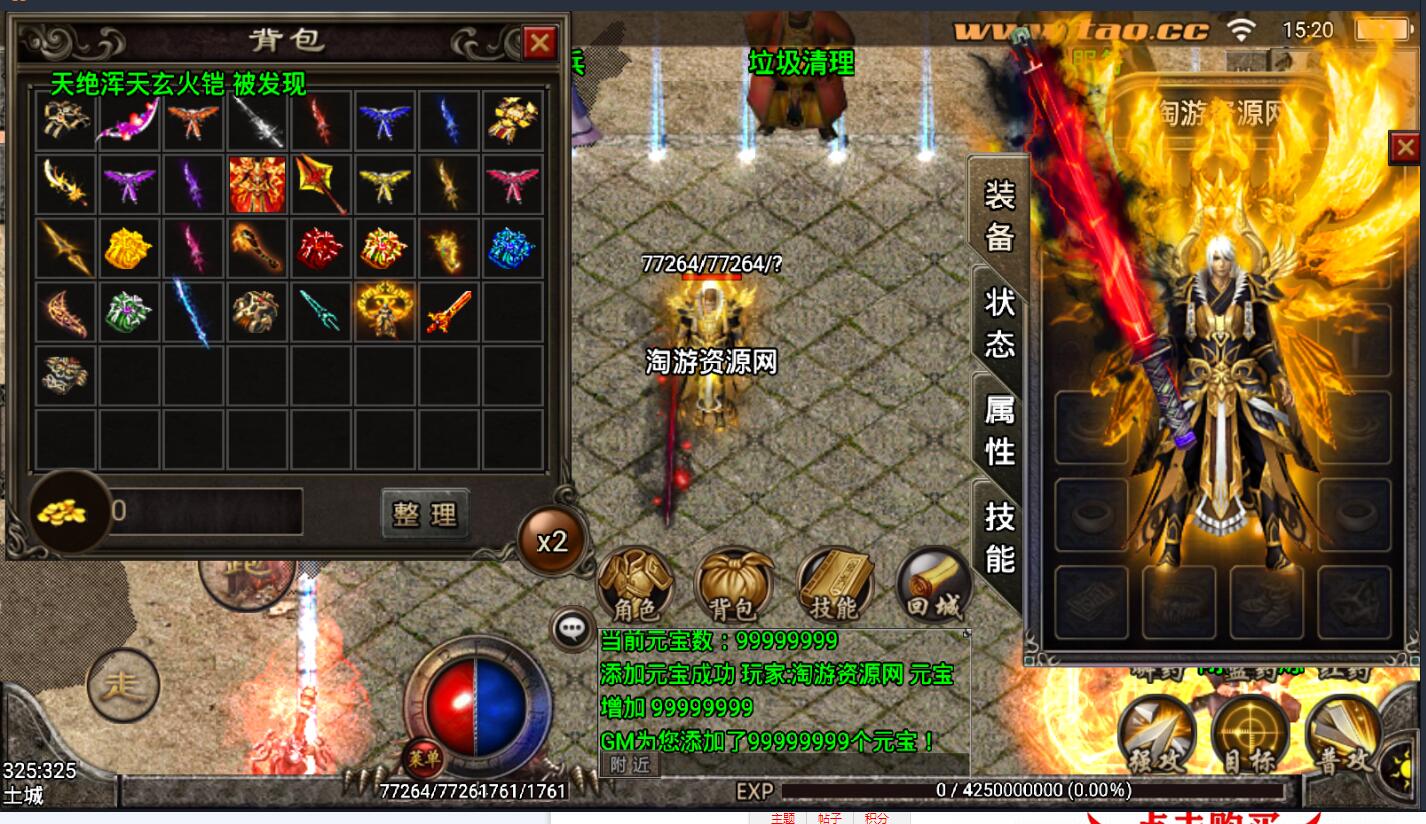Click the 整理 sort button
This screenshot has width=1426, height=824.
click(425, 514)
